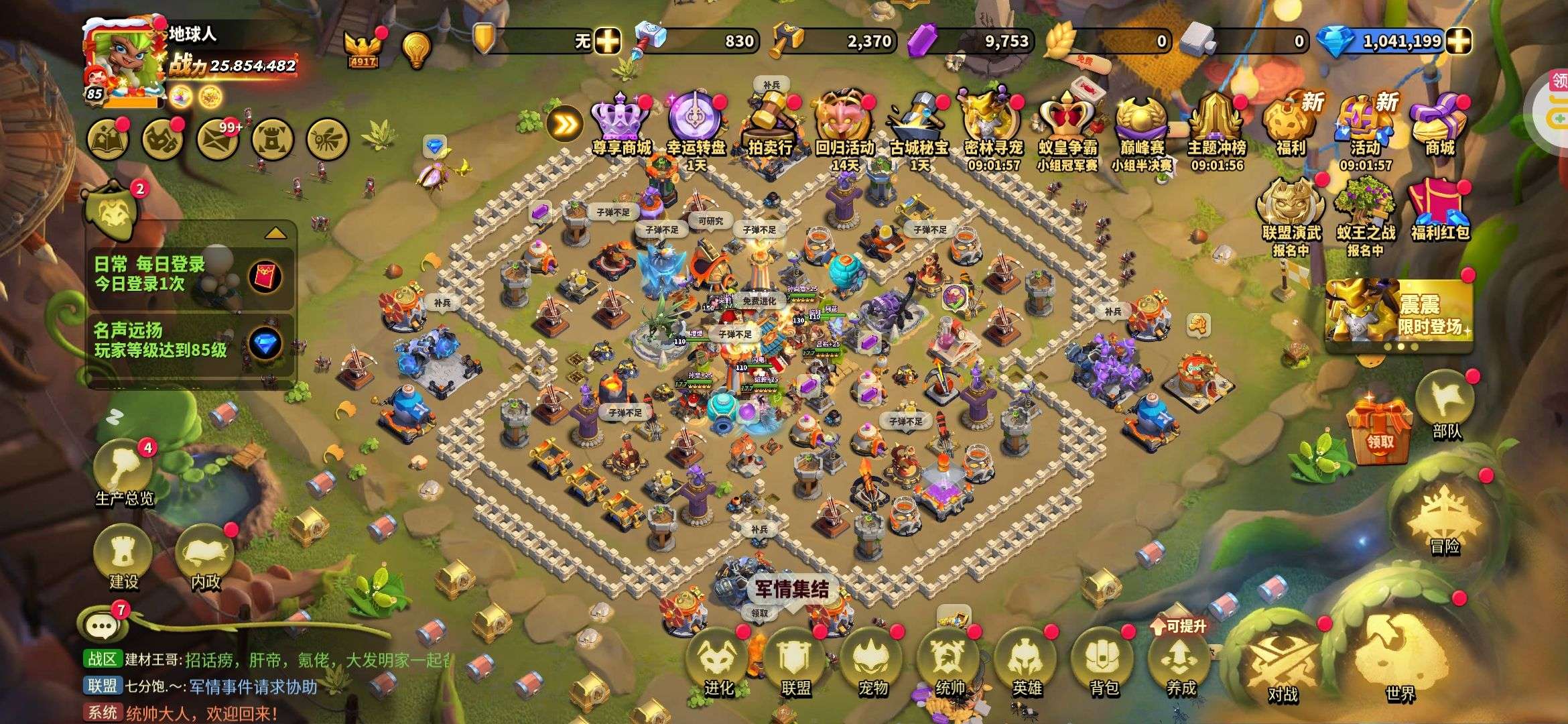
Task: Add diamonds with the plus button
Action: [1459, 41]
